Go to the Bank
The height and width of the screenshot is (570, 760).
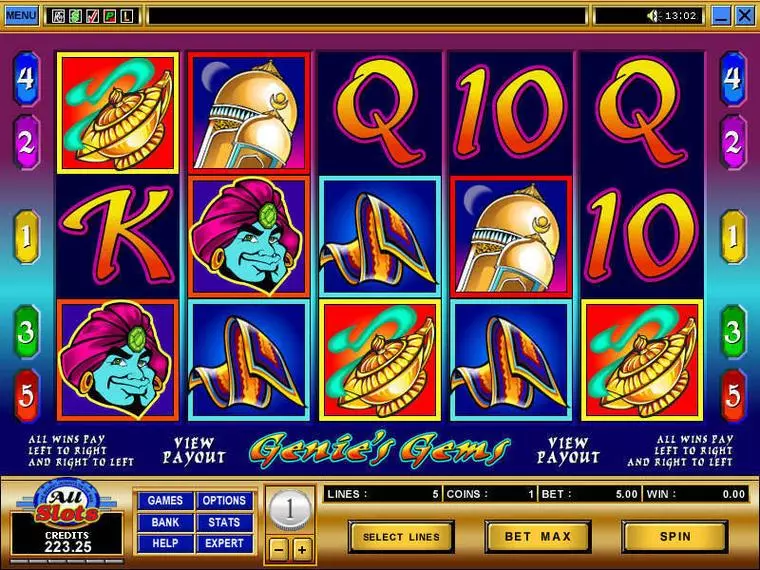click(x=165, y=522)
